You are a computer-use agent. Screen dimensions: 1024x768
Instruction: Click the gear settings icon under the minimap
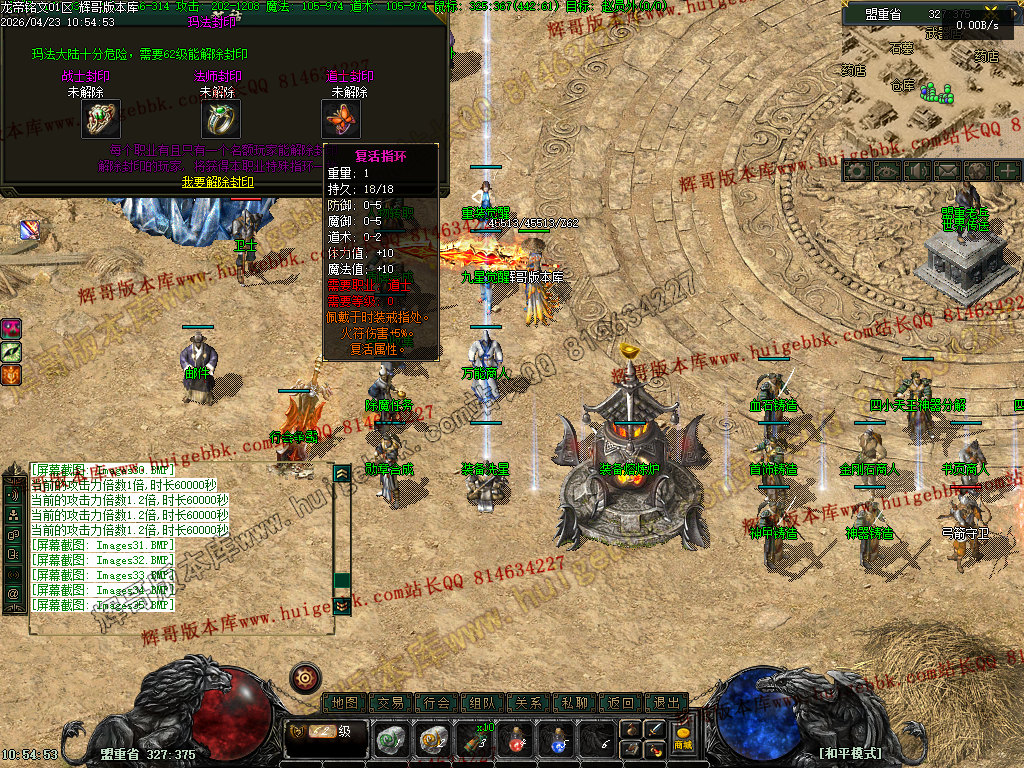click(855, 171)
